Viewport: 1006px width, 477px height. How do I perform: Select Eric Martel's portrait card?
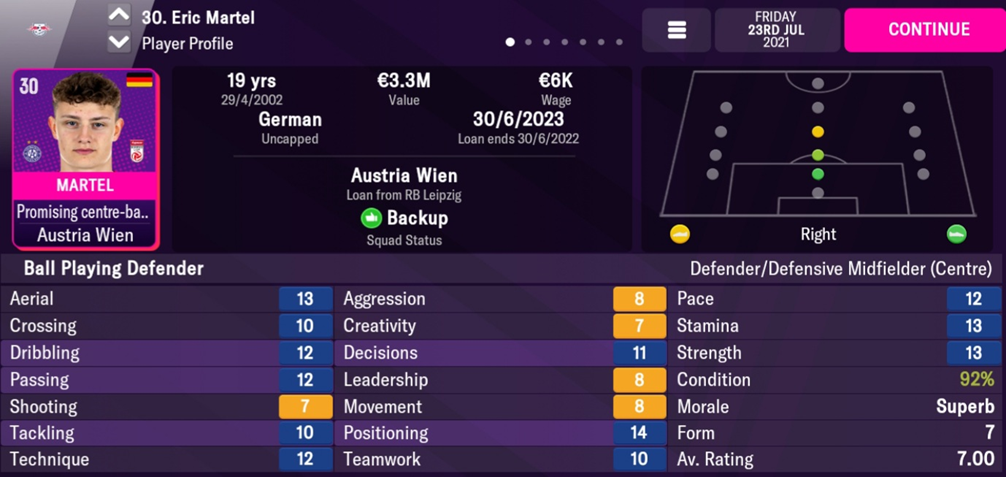pyautogui.click(x=85, y=158)
